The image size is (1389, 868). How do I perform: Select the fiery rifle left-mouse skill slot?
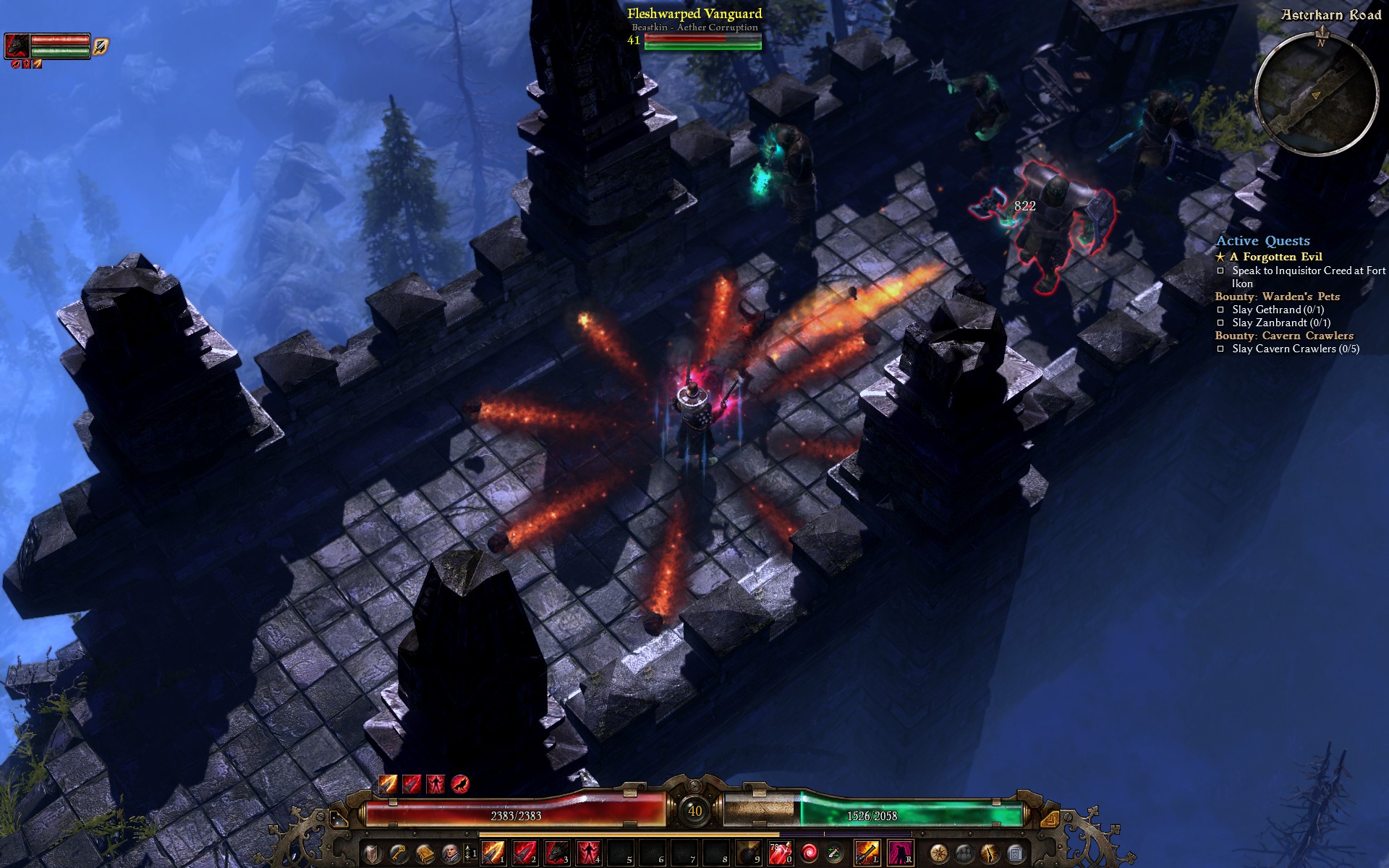pos(866,854)
